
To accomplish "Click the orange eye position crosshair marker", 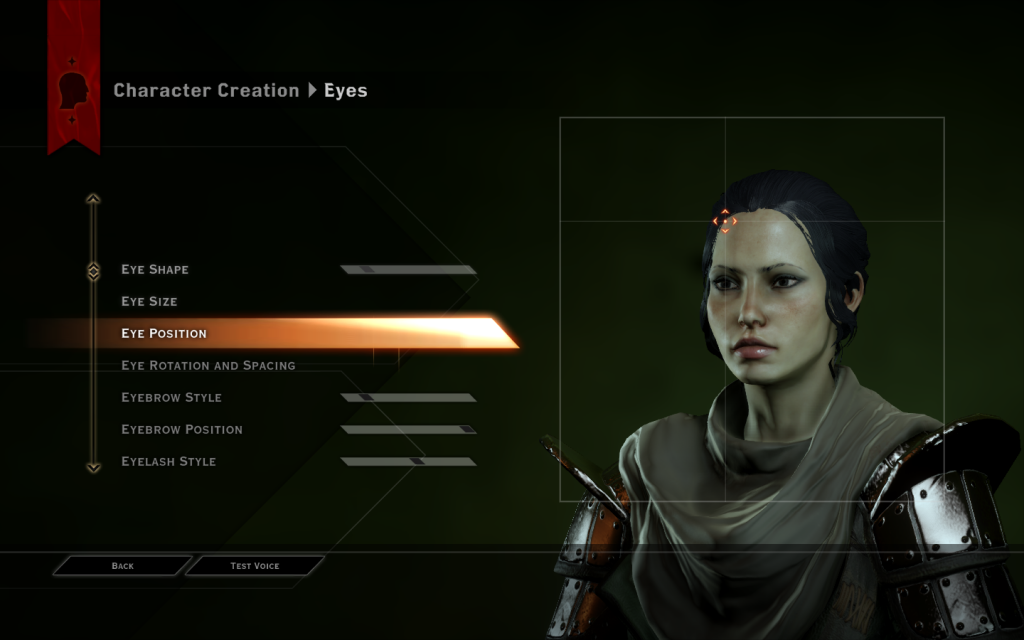I will 724,221.
